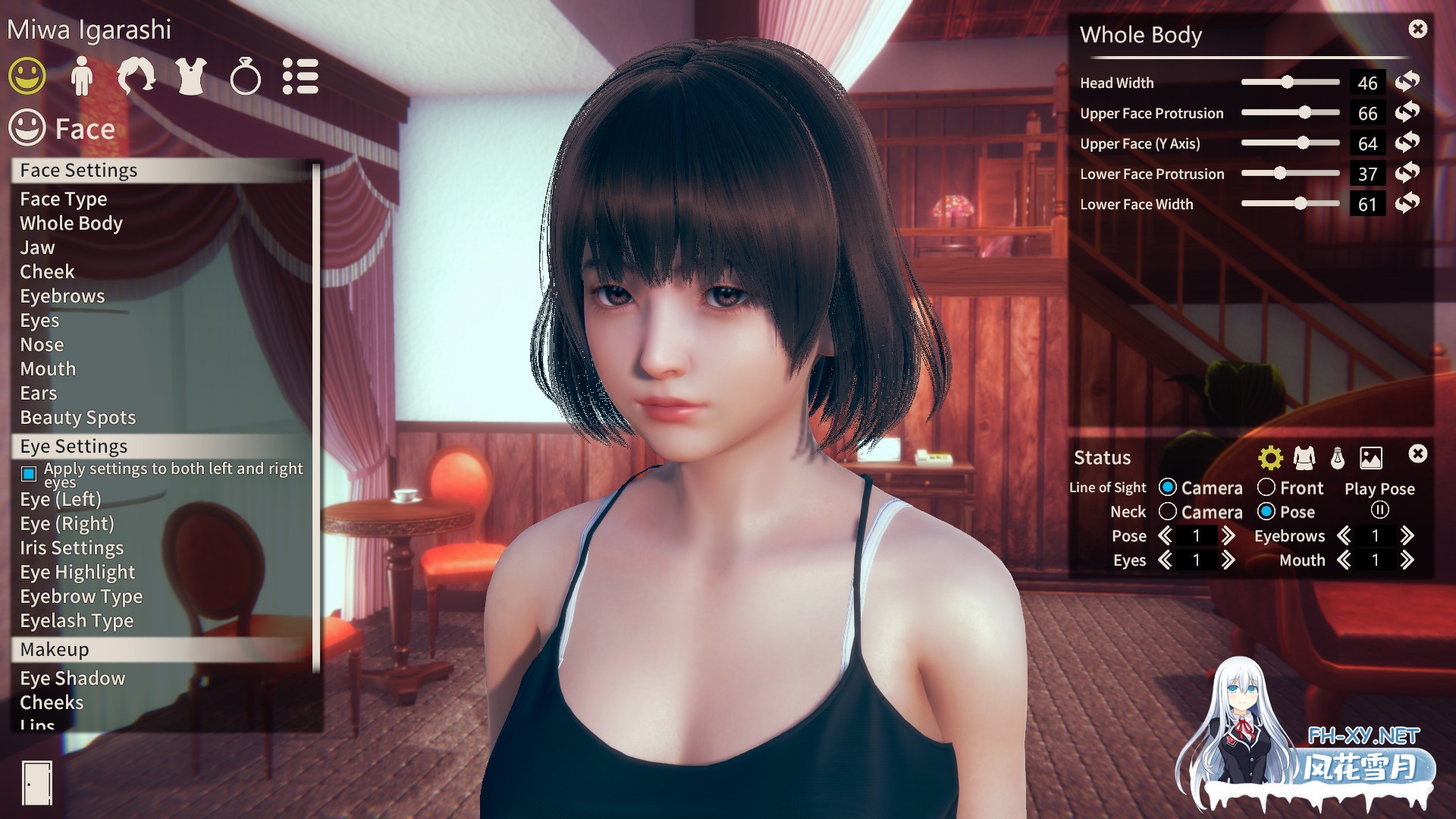The image size is (1456, 819).
Task: Select Front for Line of Sight
Action: pyautogui.click(x=1266, y=488)
